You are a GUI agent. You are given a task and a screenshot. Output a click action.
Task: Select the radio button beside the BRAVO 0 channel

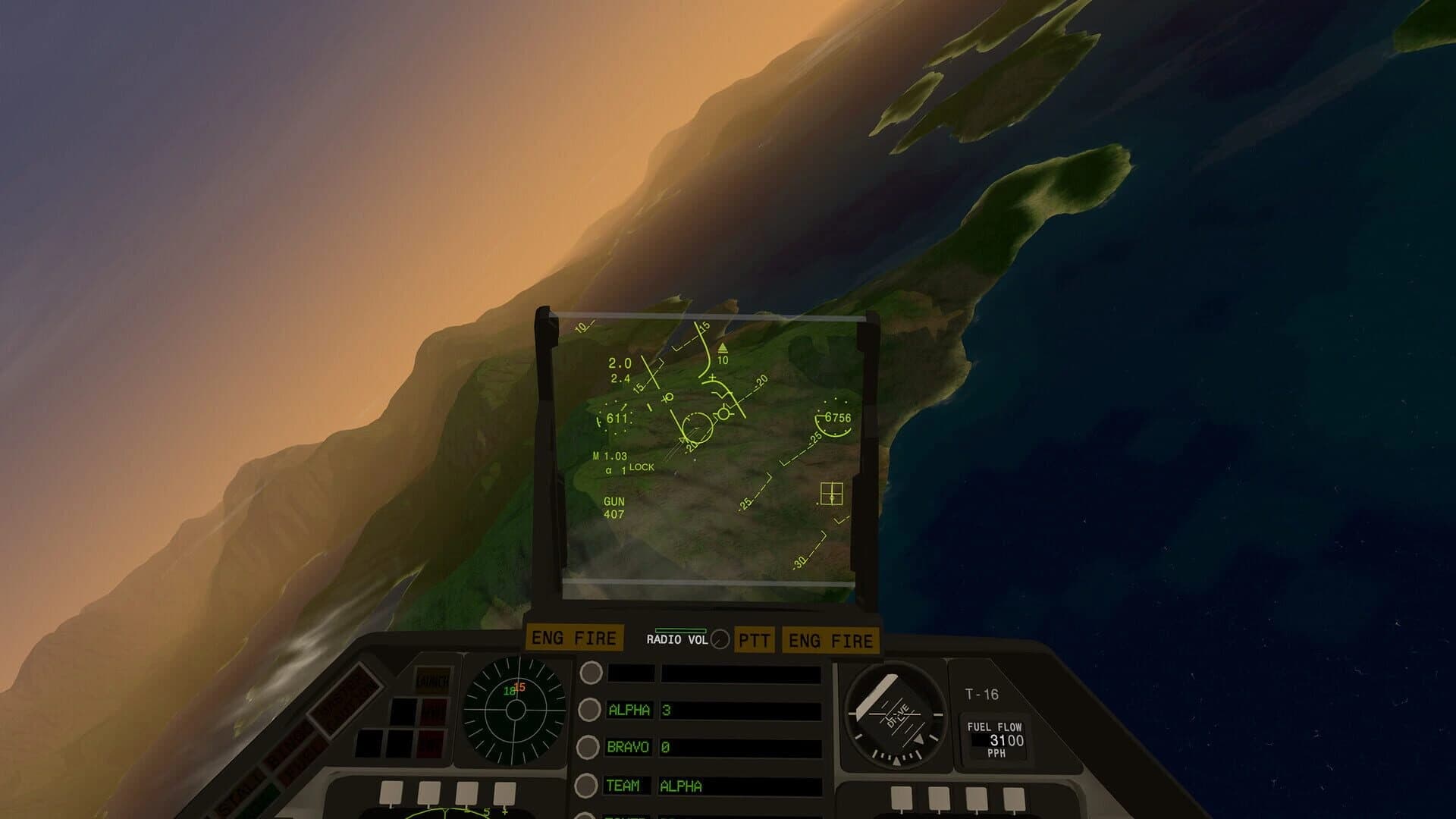(x=588, y=748)
